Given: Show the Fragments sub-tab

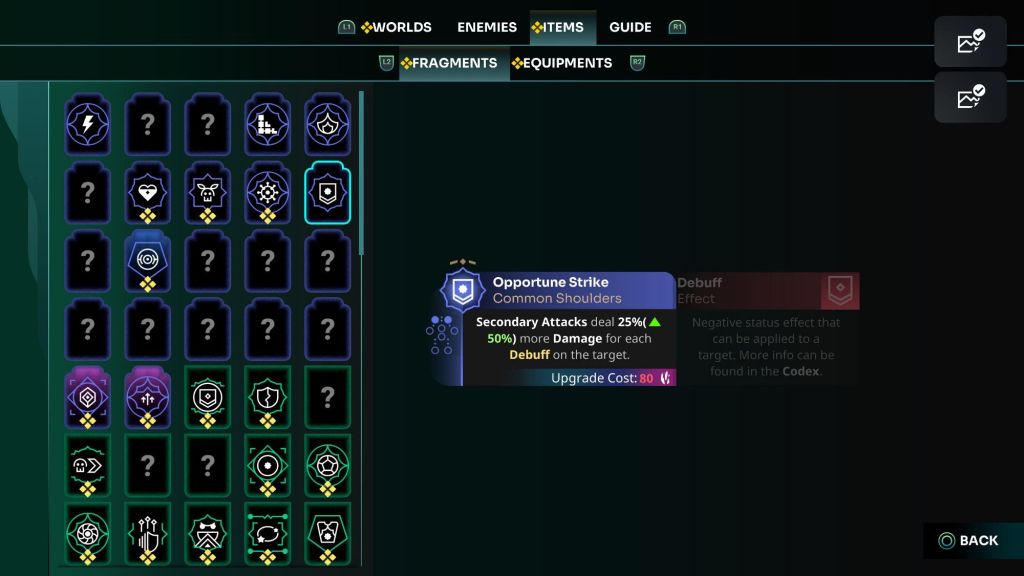Looking at the screenshot, I should [x=448, y=63].
